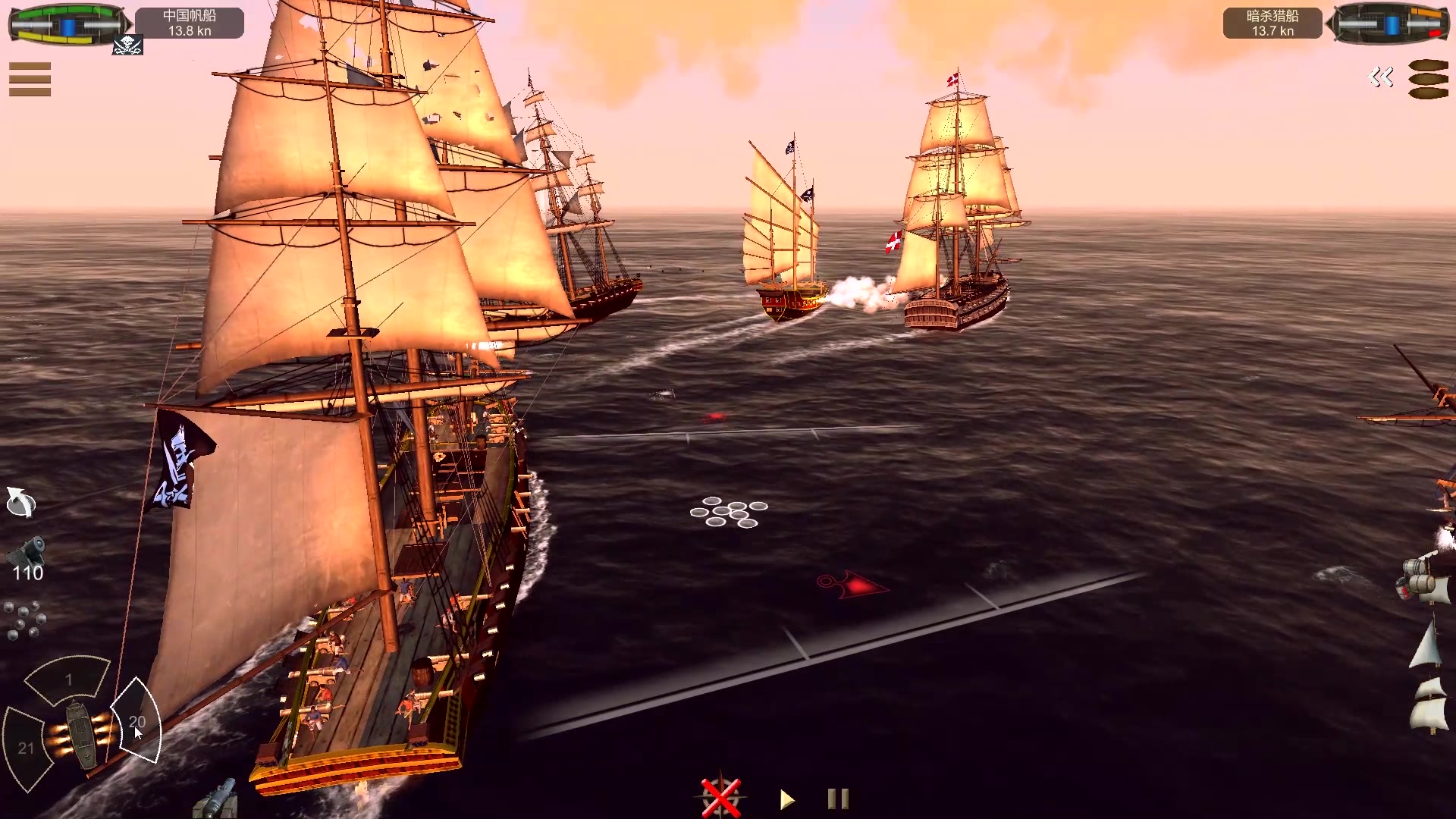Open the fleet list with three ship hulls
This screenshot has height=819, width=1456.
coord(1428,79)
